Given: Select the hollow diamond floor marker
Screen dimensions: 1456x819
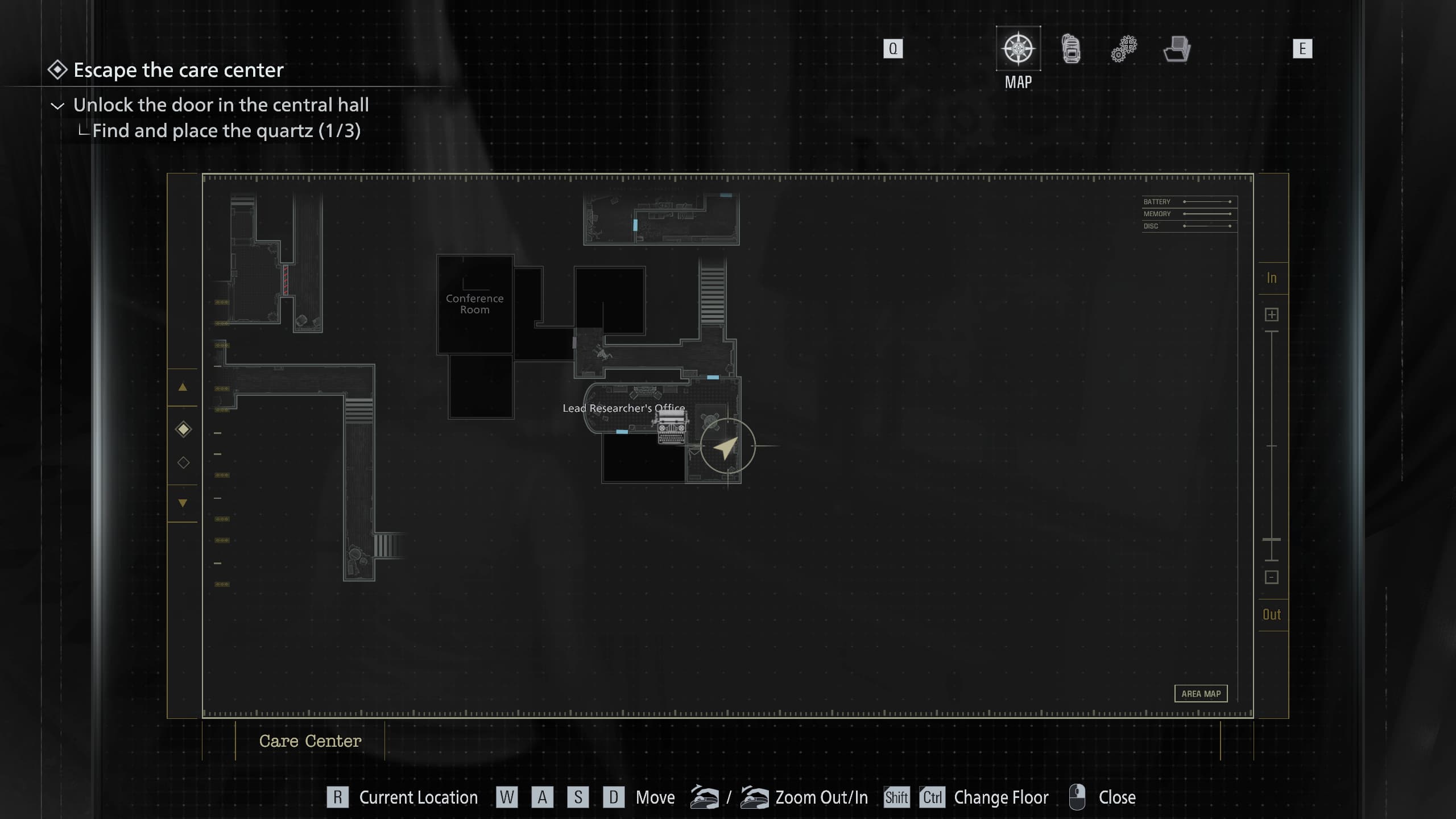Looking at the screenshot, I should click(183, 462).
